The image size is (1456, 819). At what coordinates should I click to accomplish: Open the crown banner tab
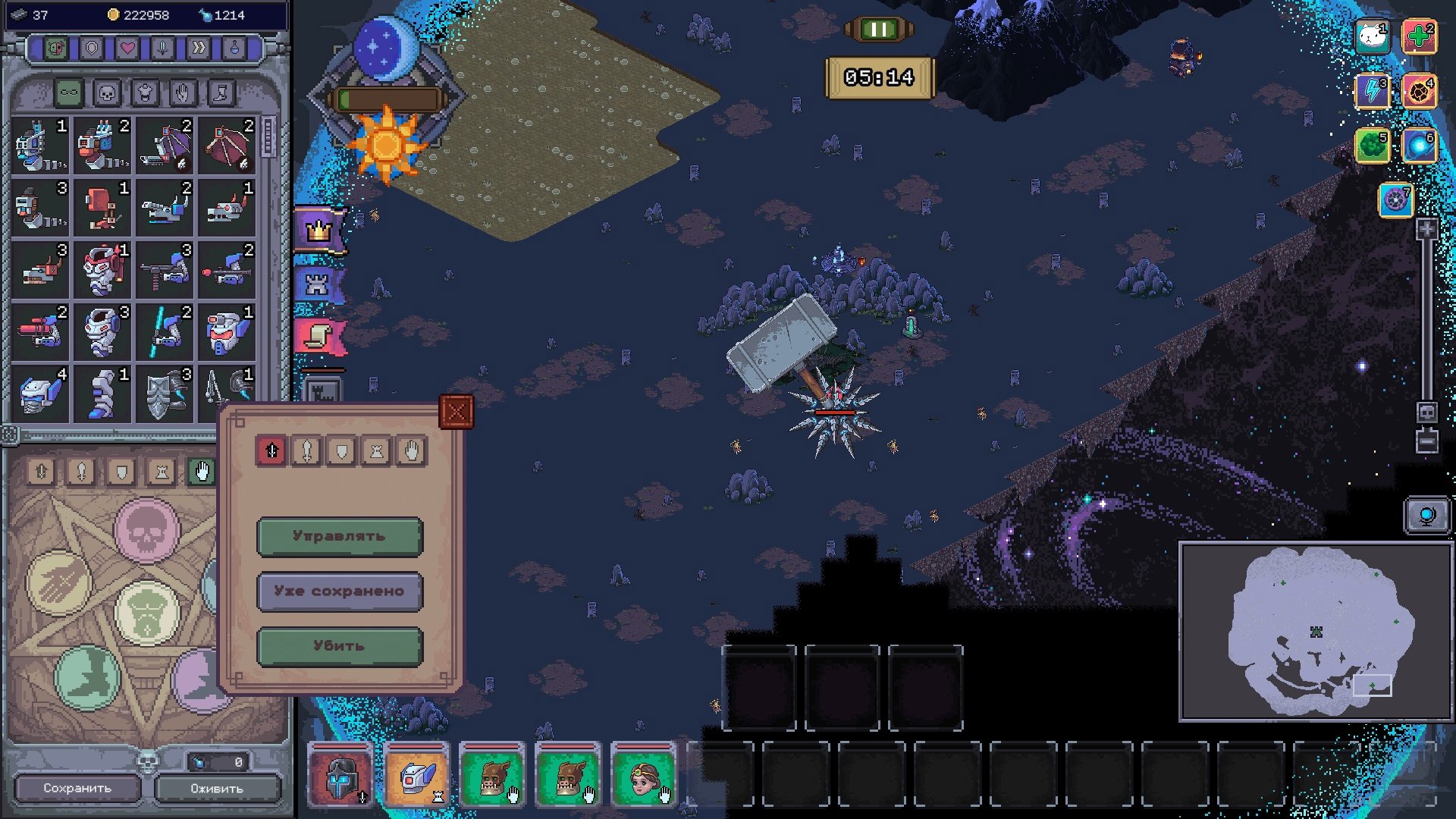coord(319,230)
